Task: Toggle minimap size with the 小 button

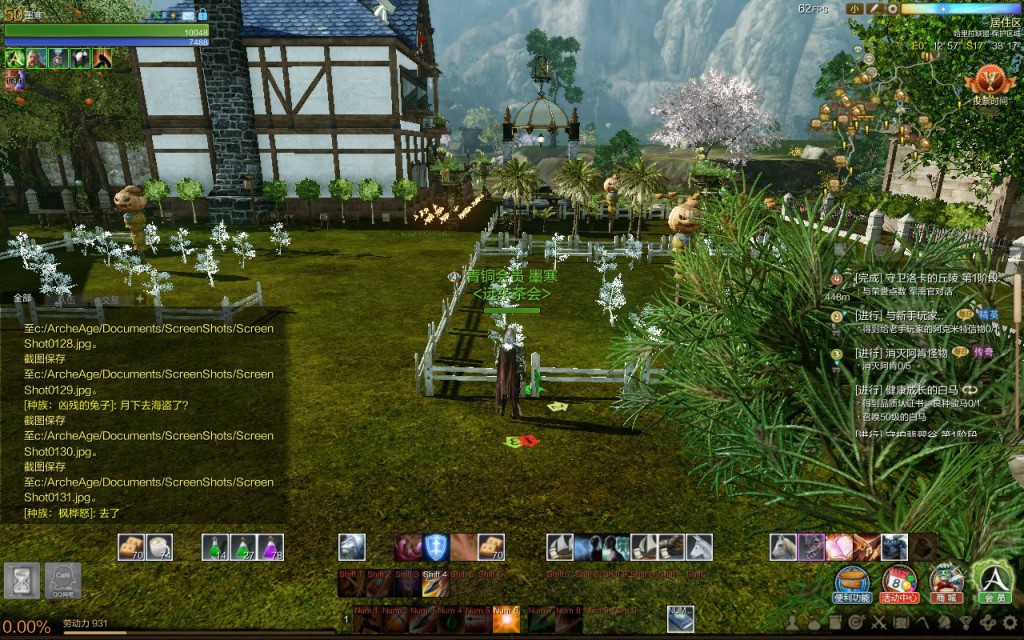Action: (x=853, y=9)
